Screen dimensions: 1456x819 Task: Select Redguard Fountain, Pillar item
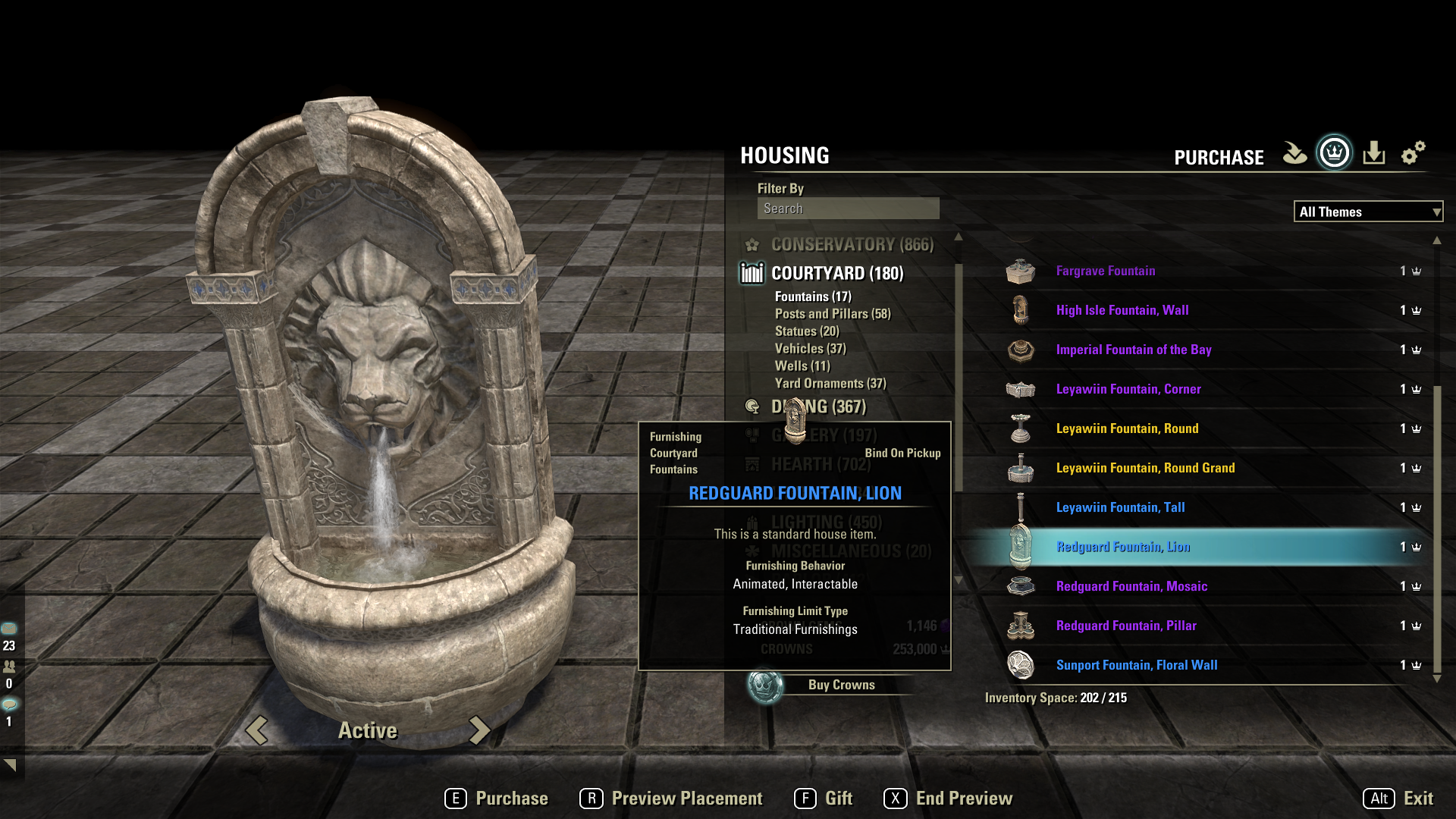1125,626
